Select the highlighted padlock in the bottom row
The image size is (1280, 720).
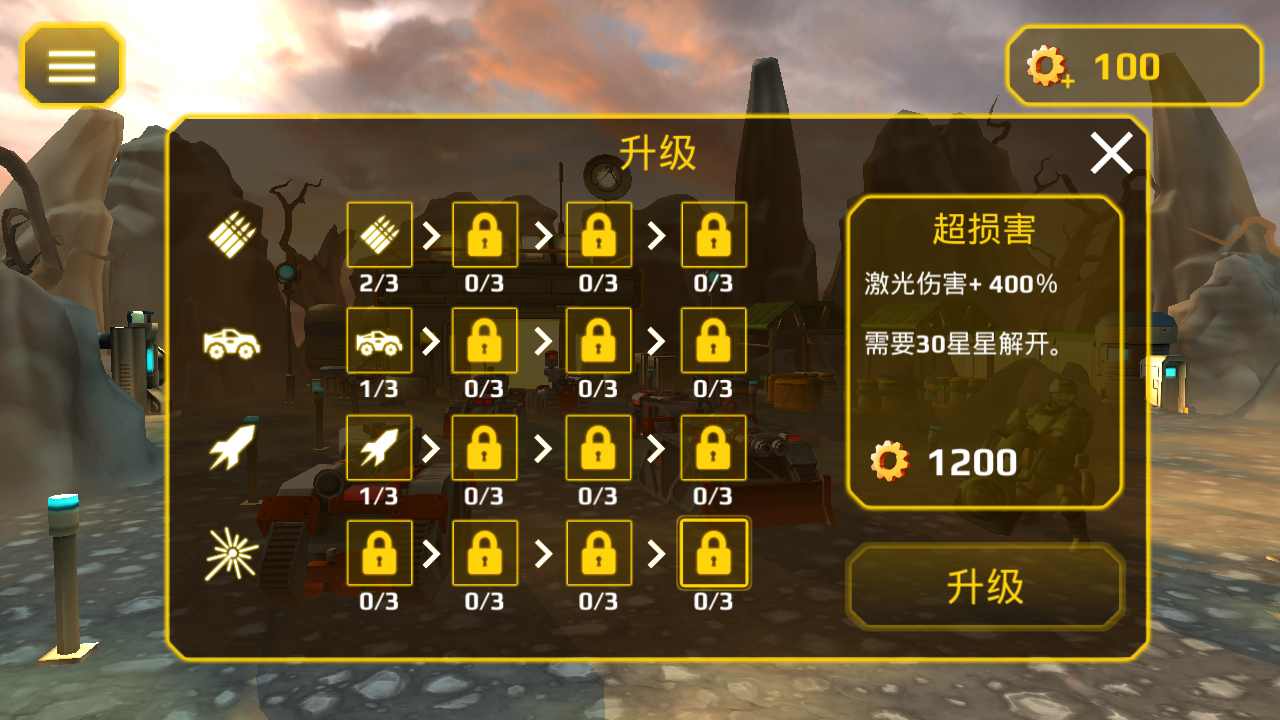pyautogui.click(x=714, y=553)
